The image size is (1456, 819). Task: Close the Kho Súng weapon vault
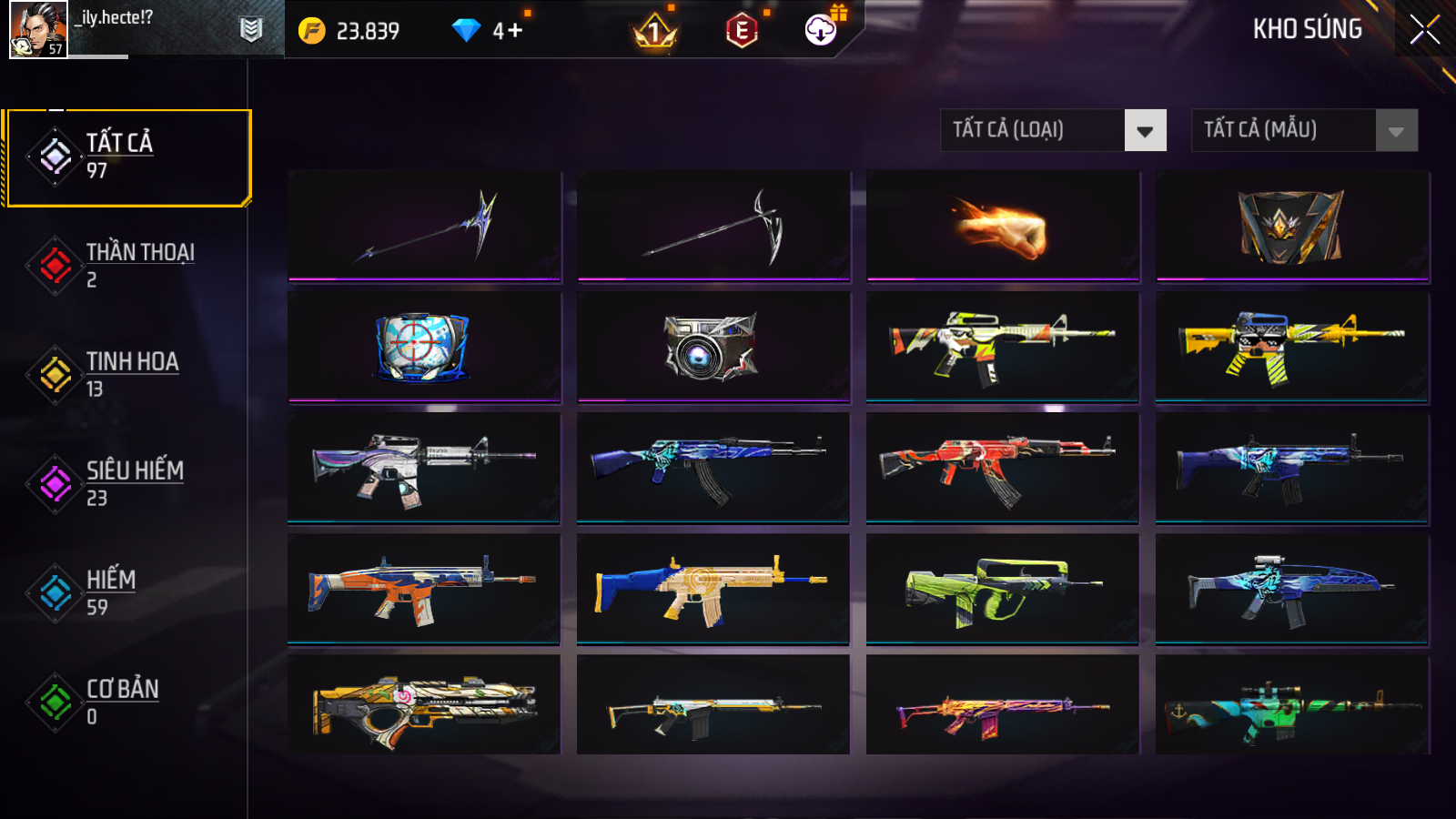[1424, 29]
